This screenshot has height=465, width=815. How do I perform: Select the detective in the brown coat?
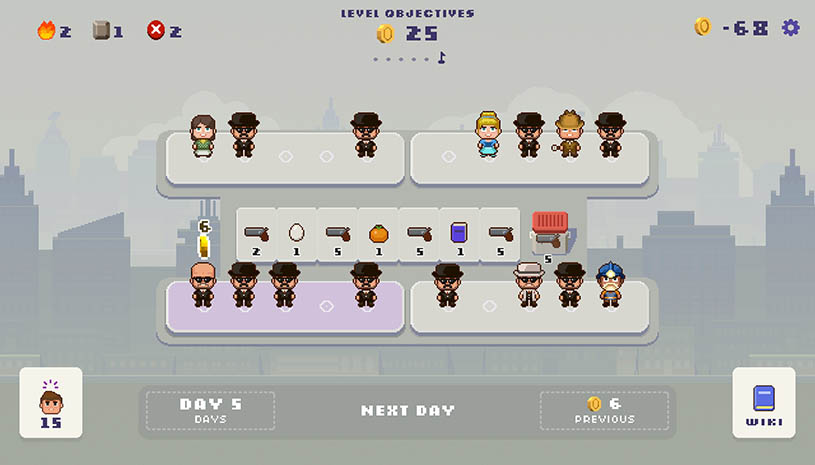coord(569,135)
